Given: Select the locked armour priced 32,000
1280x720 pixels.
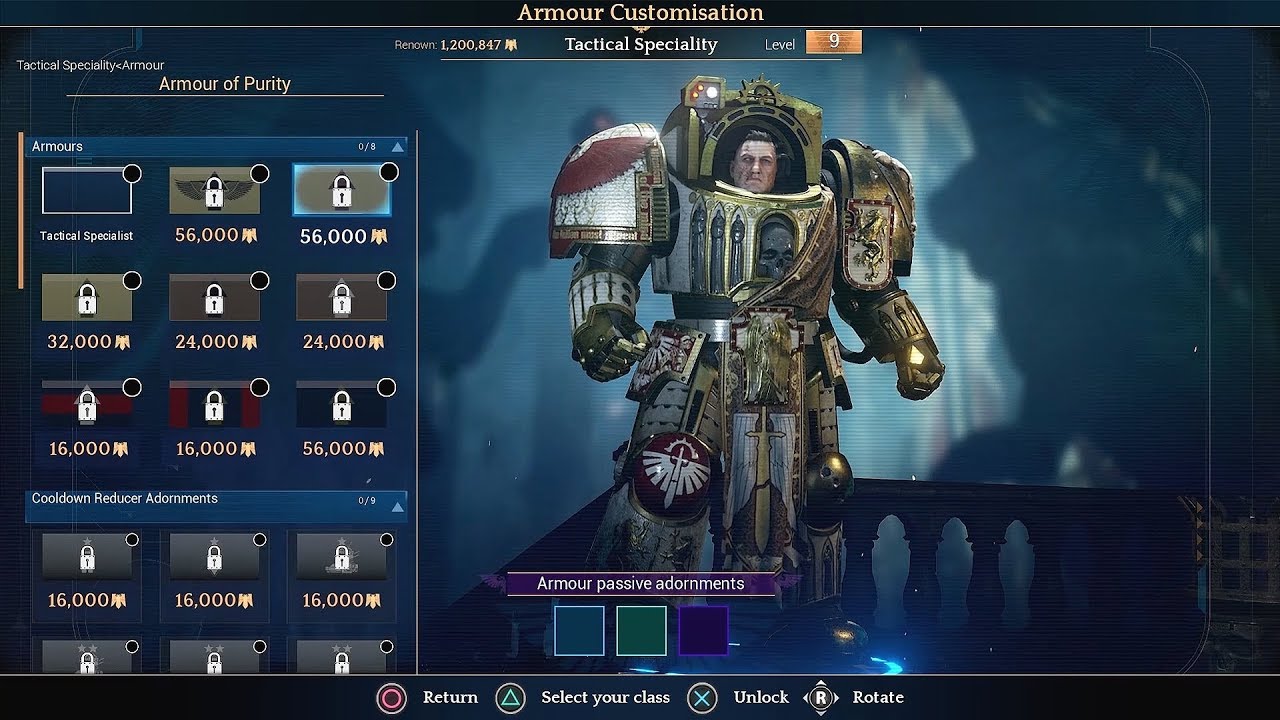Looking at the screenshot, I should click(87, 298).
